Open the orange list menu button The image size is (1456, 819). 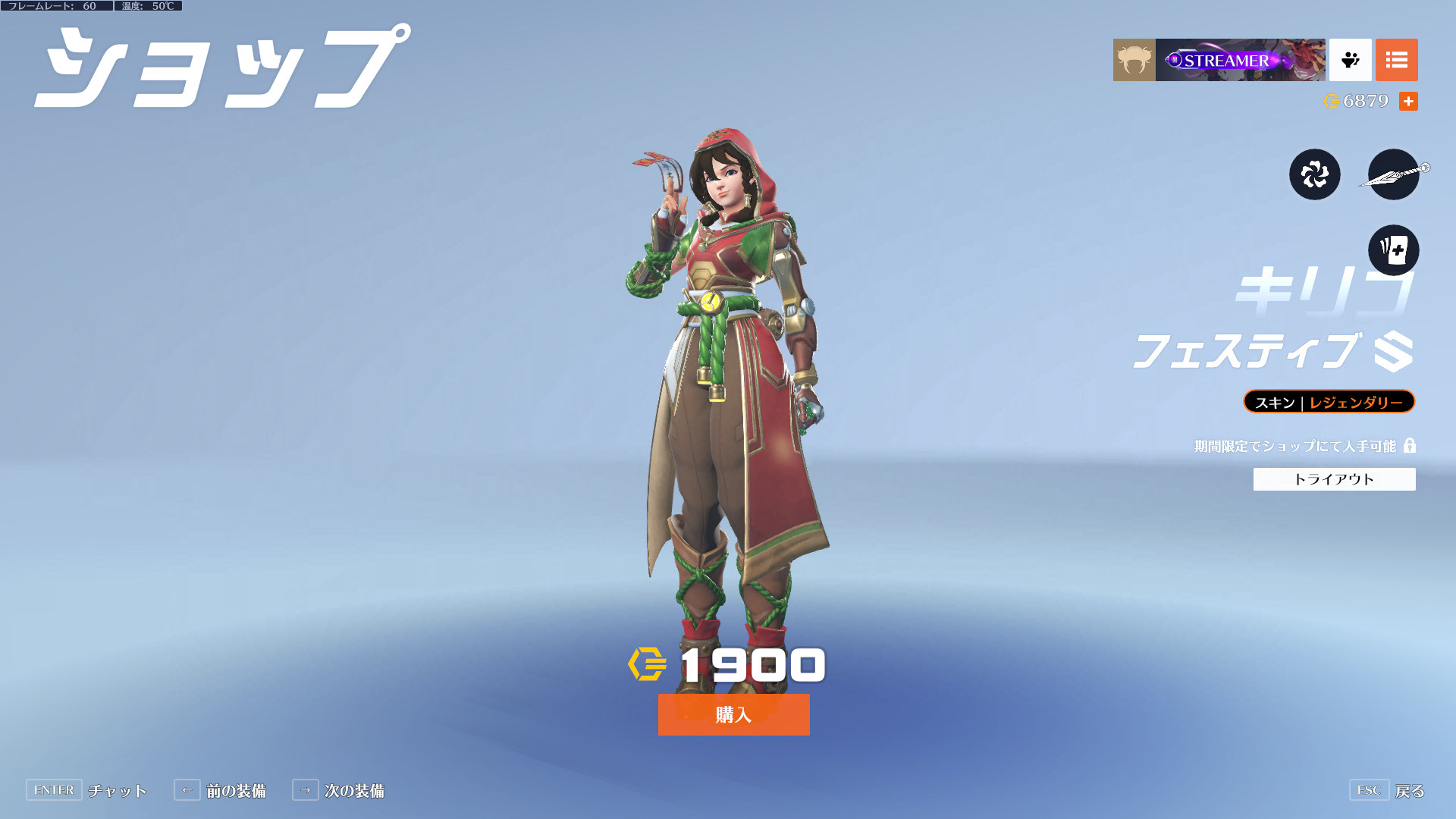(x=1396, y=60)
